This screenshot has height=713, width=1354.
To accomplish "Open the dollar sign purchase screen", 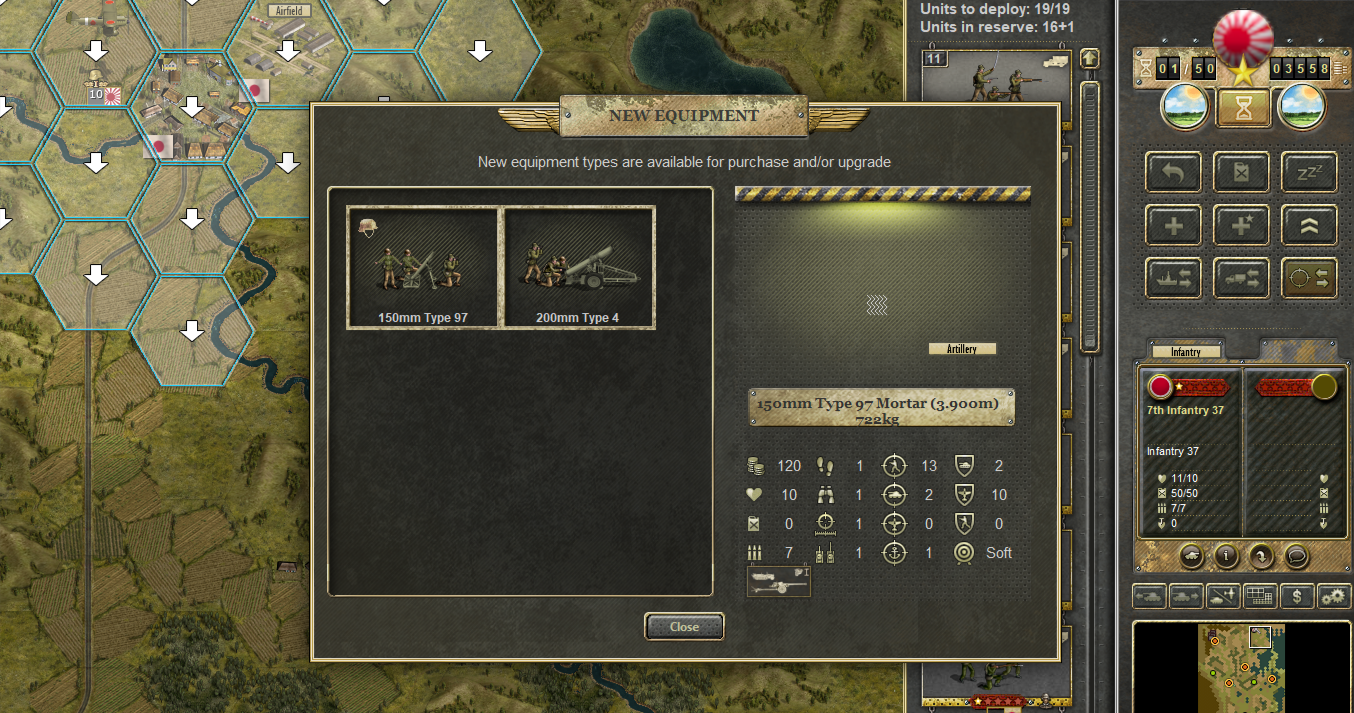I will tap(1297, 597).
